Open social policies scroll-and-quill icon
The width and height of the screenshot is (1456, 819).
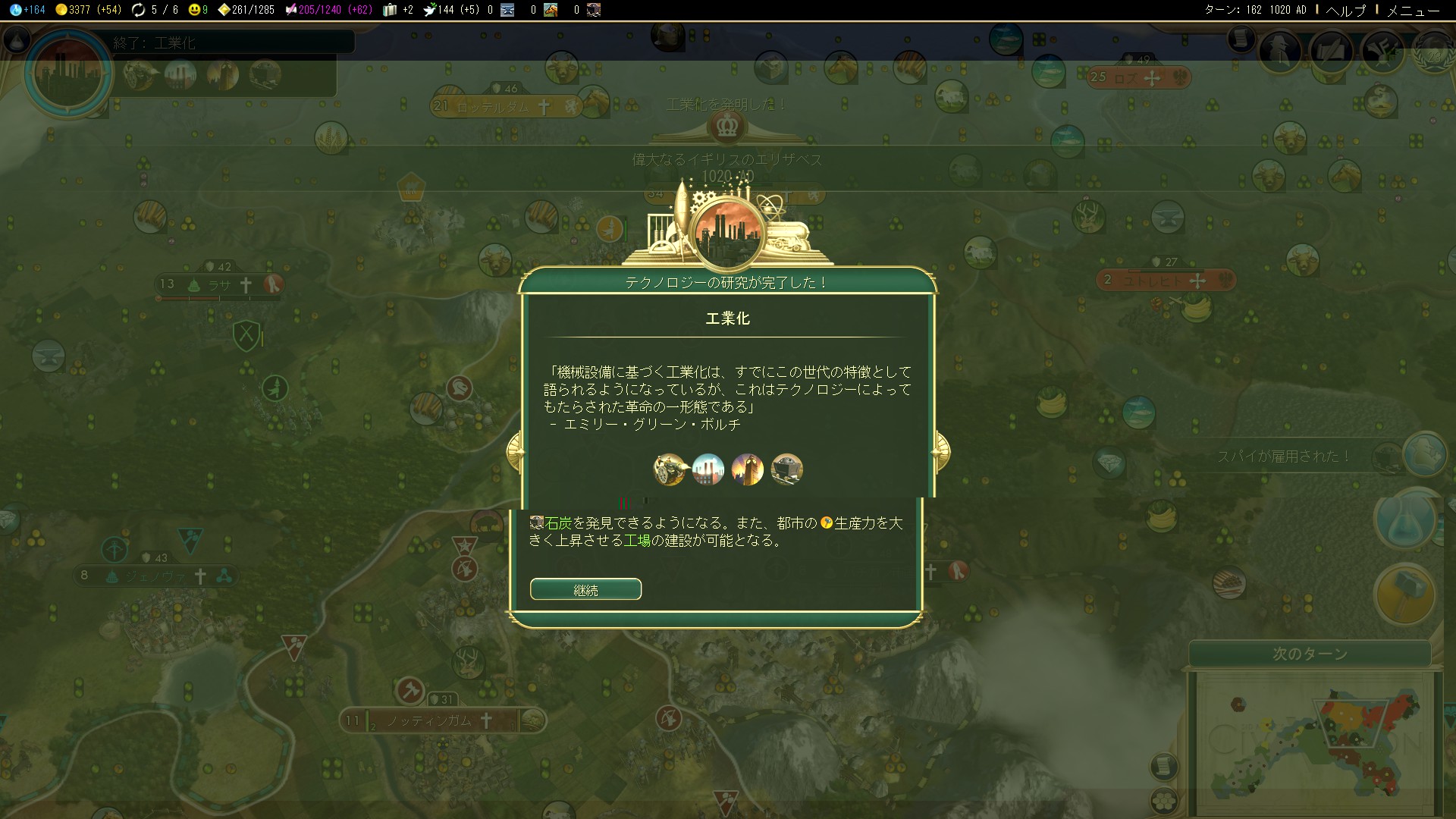click(x=1332, y=52)
